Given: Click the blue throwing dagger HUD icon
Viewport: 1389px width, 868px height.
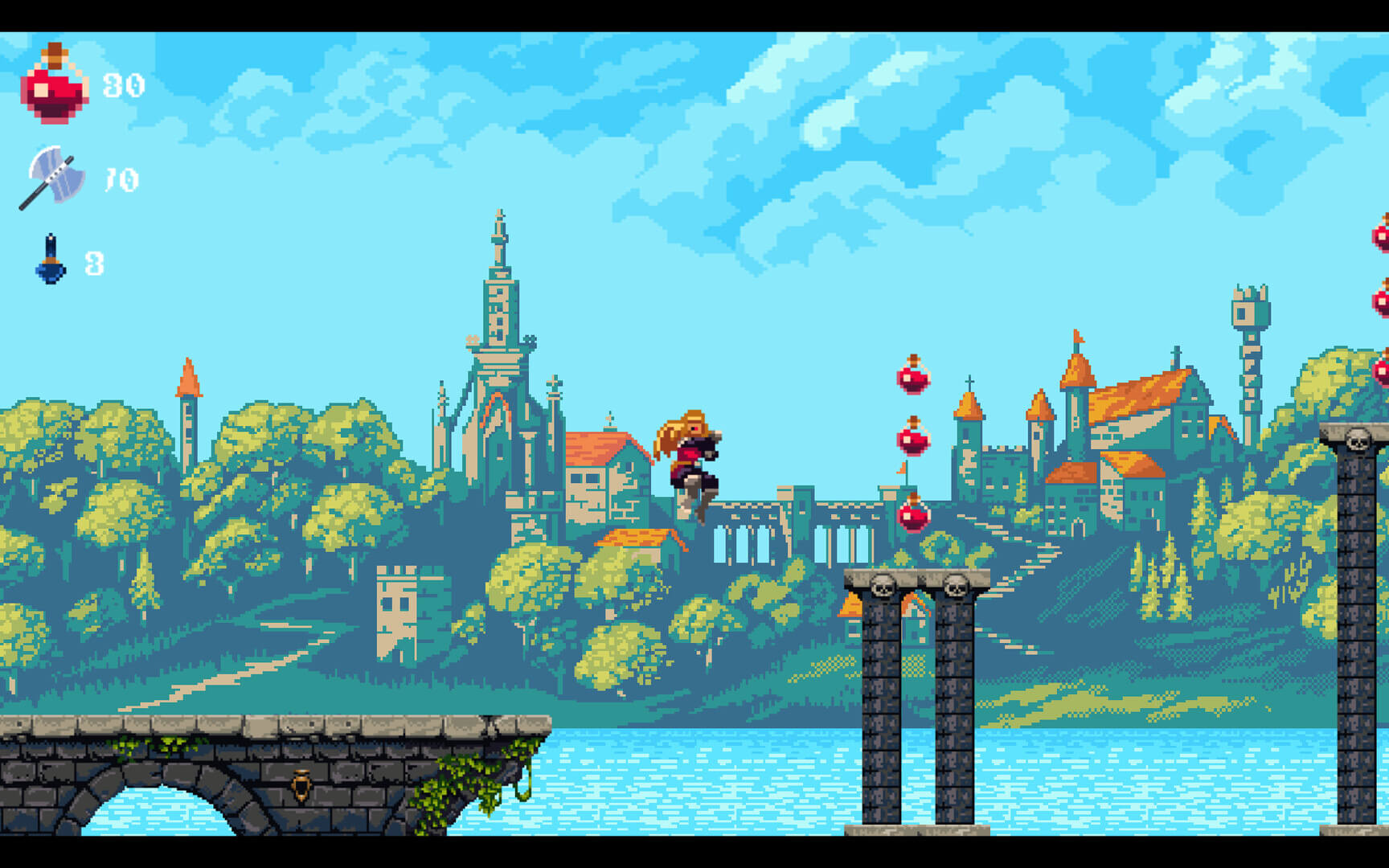Looking at the screenshot, I should tap(50, 261).
